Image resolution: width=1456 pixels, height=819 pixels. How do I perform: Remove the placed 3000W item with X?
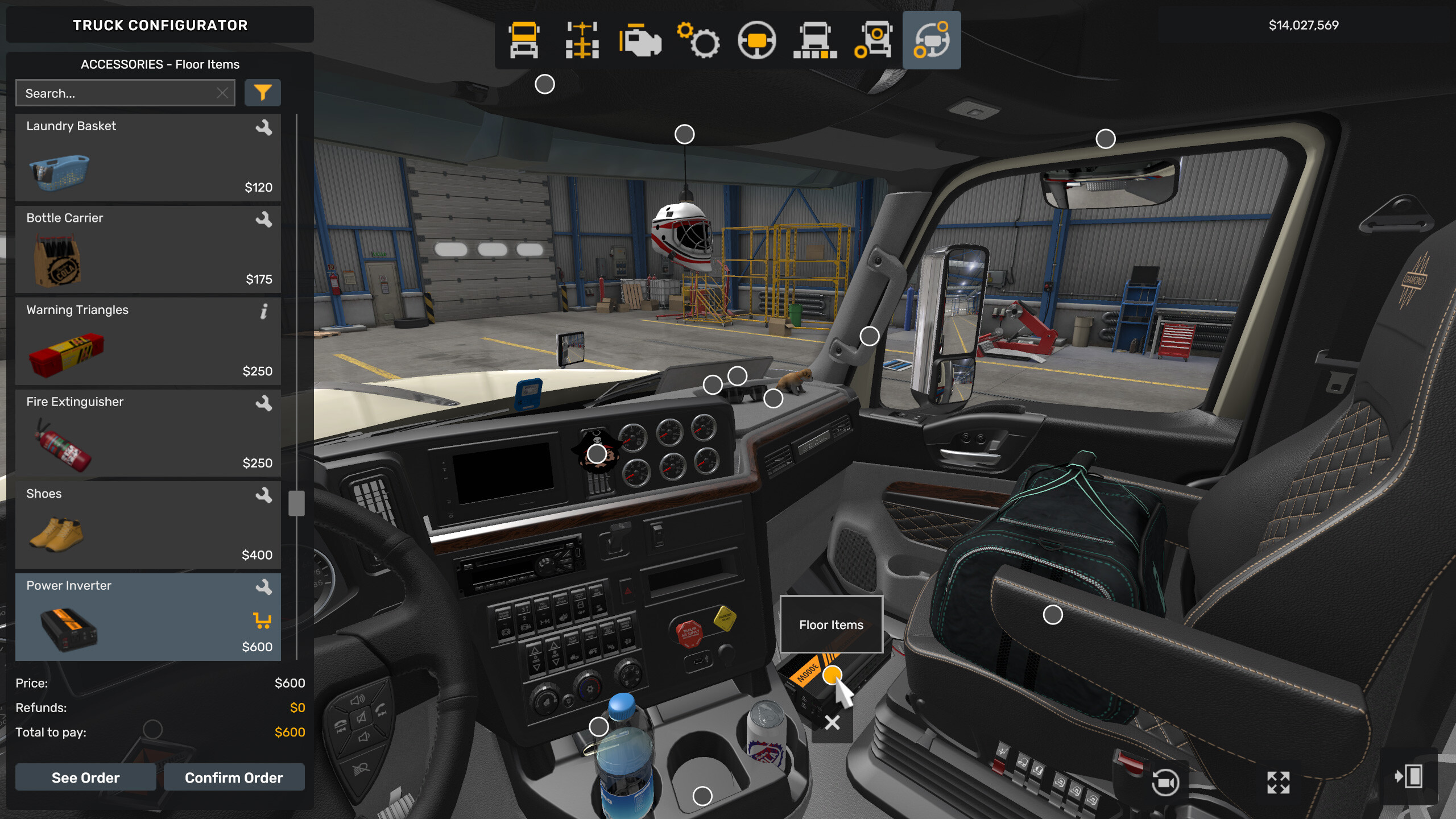[832, 721]
